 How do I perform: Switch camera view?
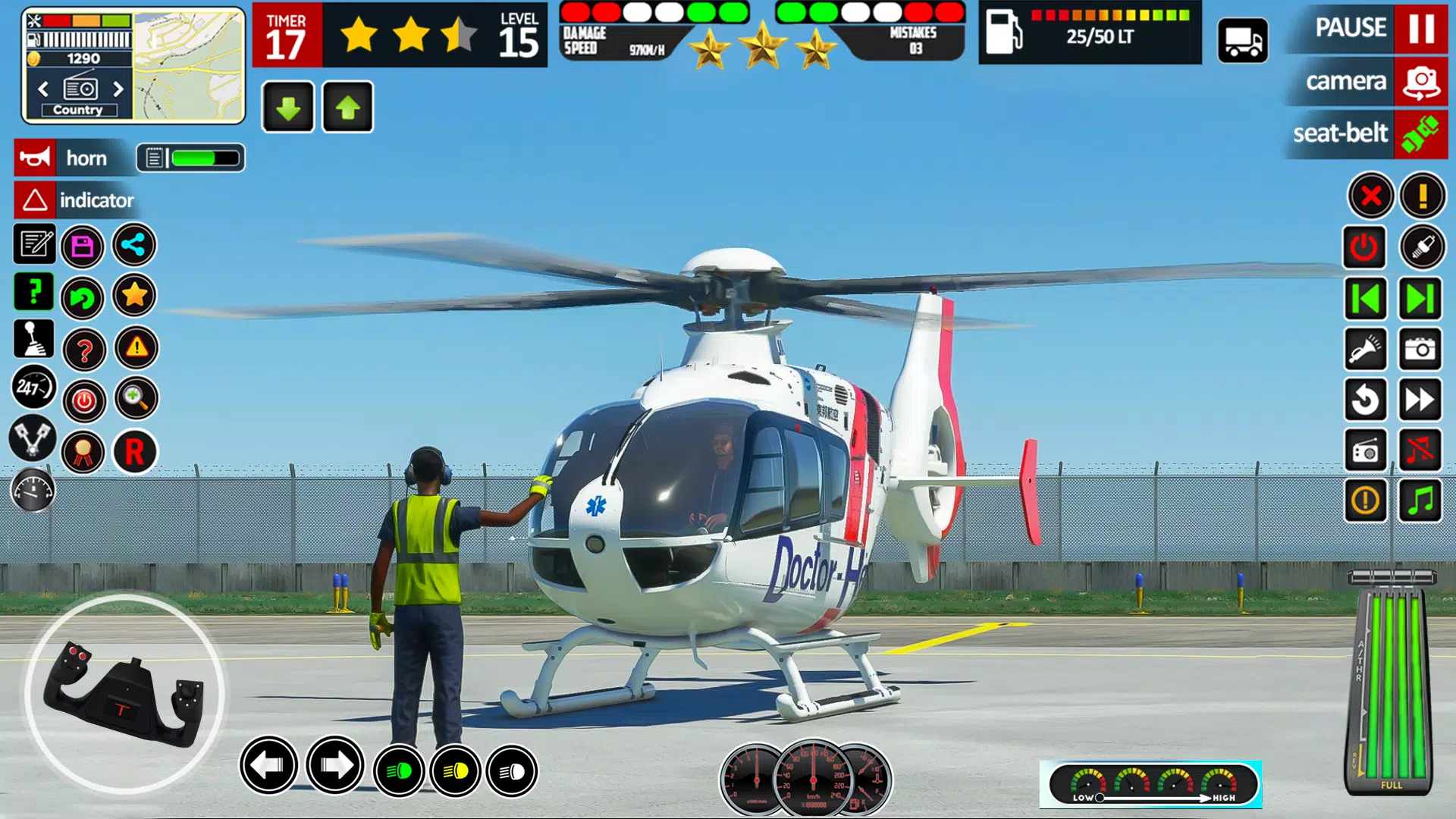coord(1346,81)
